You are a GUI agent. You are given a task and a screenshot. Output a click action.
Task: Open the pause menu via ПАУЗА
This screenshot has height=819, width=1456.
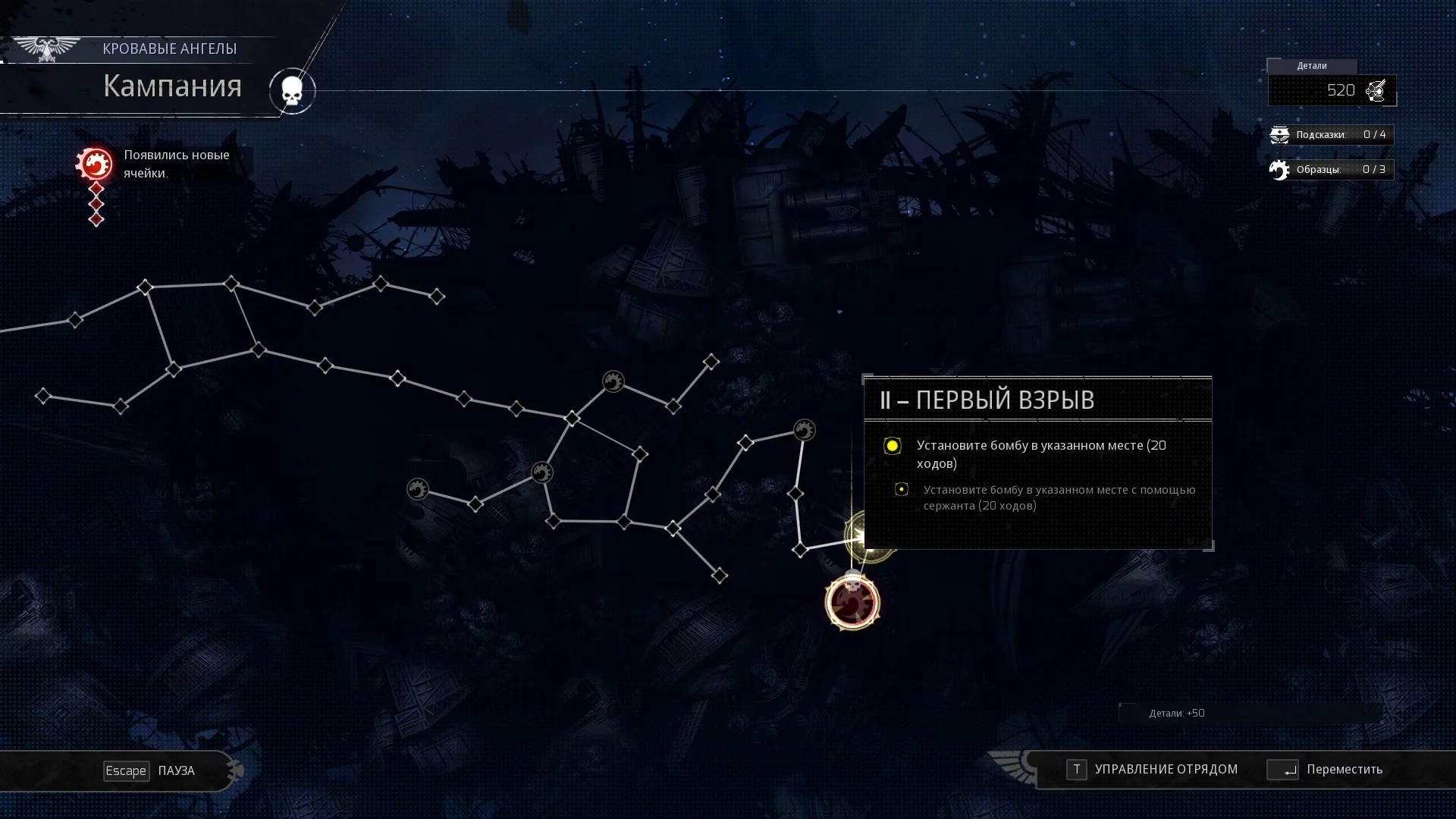149,770
